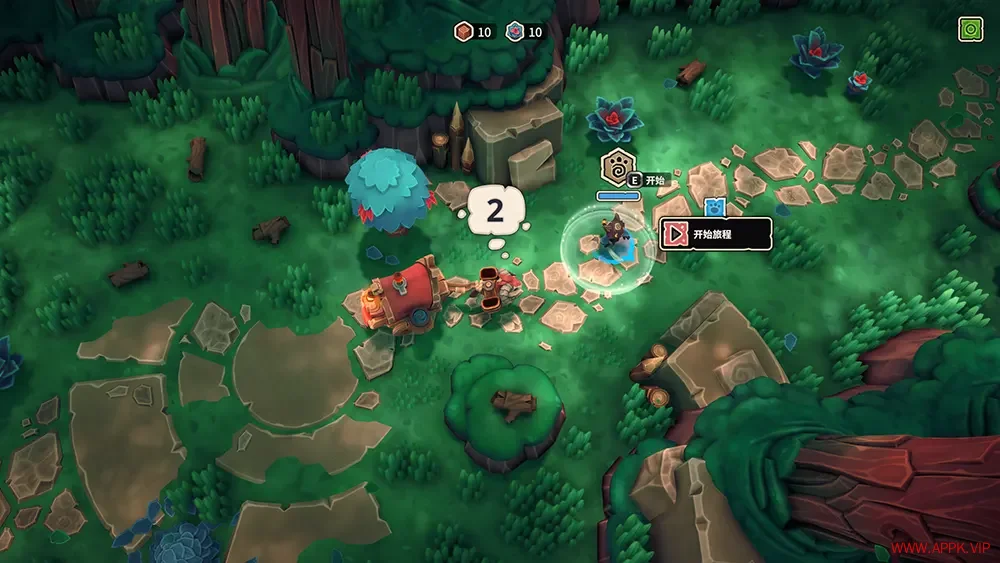Click the 开始旅程 start journey button

pyautogui.click(x=715, y=234)
